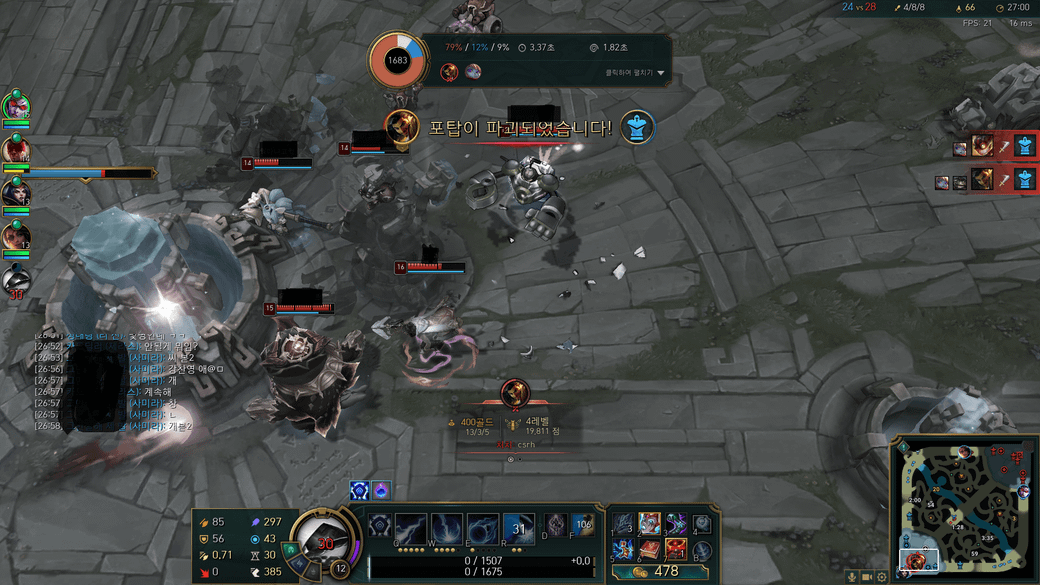Open the settings gear below the minimap
The height and width of the screenshot is (585, 1040).
click(882, 577)
